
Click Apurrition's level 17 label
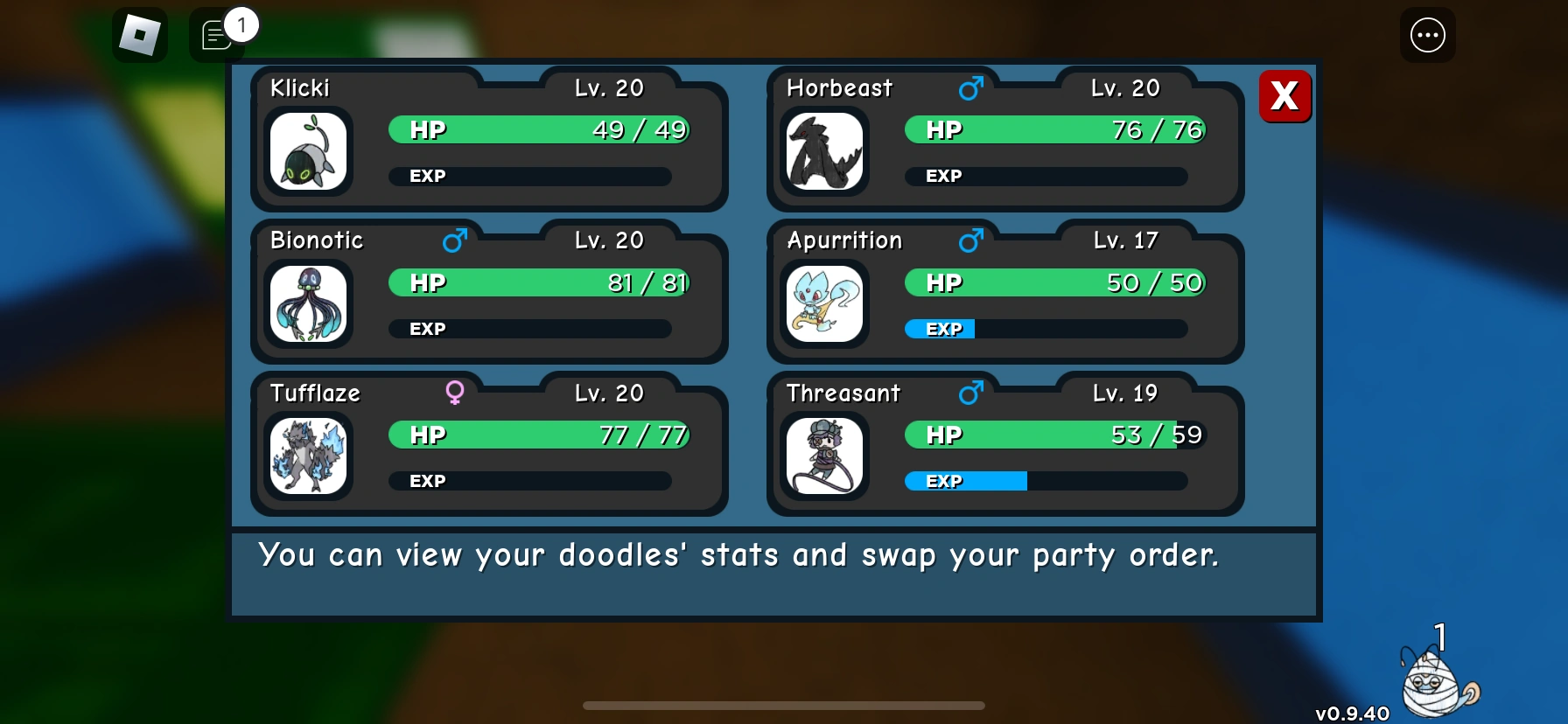click(1124, 240)
